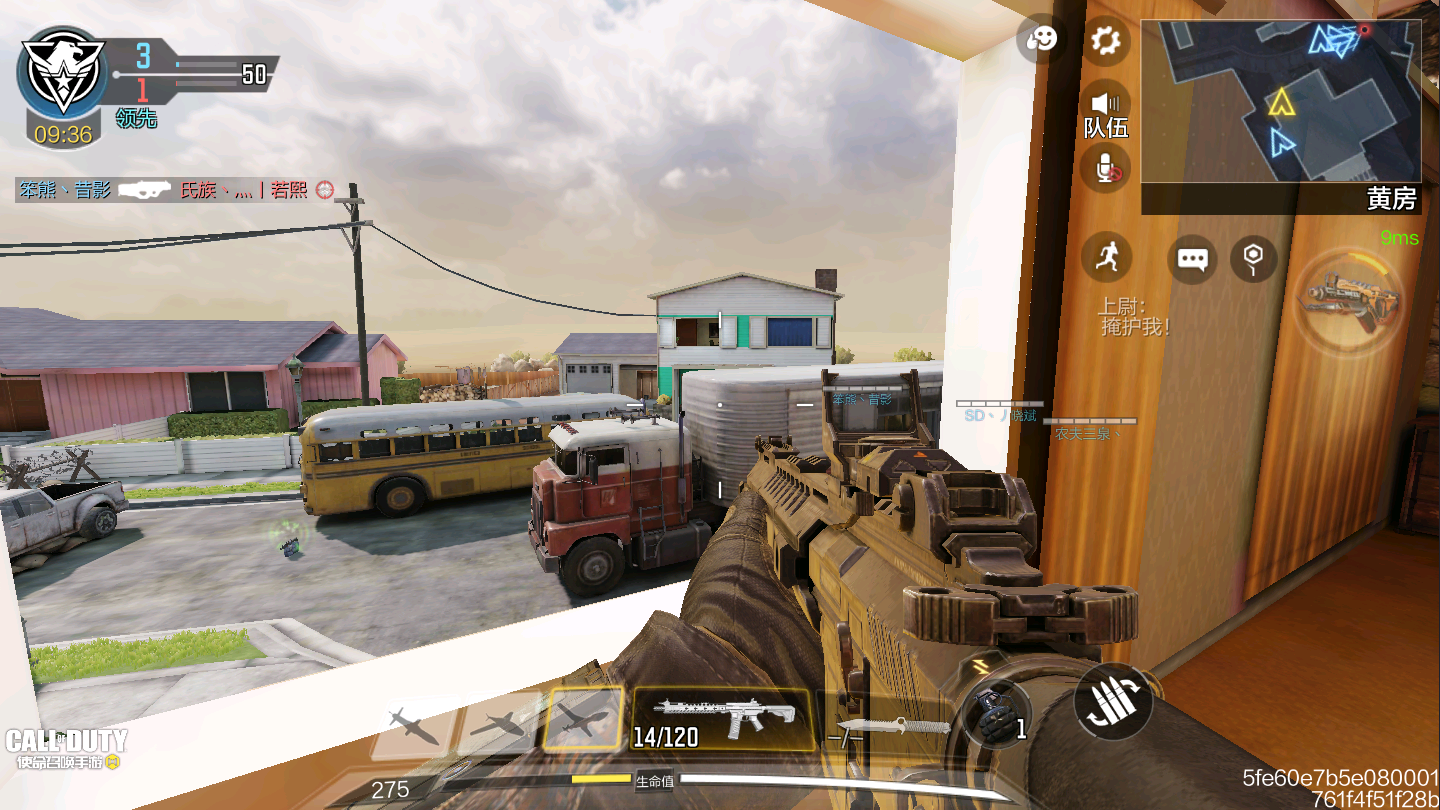Use the yellow-highlighted scorestreak slot
The image size is (1440, 810).
(585, 718)
